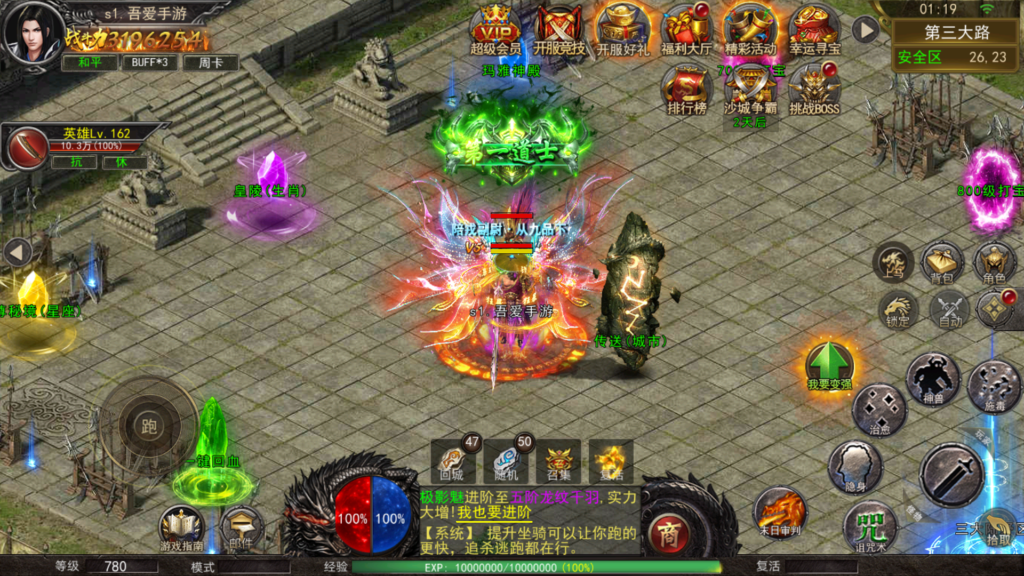Open the 福利大厅 gift box icon

pos(686,28)
